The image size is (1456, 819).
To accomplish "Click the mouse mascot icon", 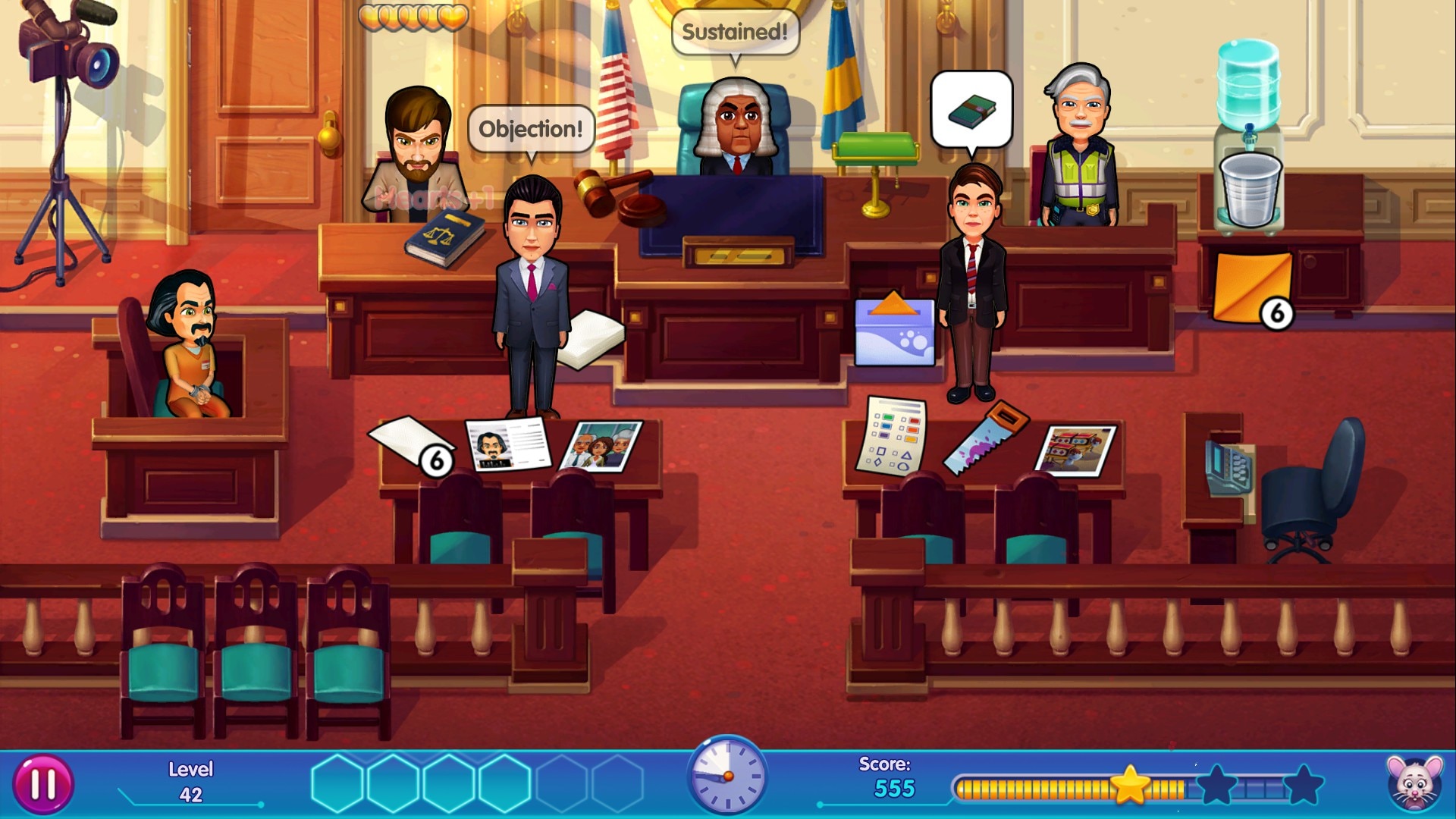I will (x=1414, y=784).
